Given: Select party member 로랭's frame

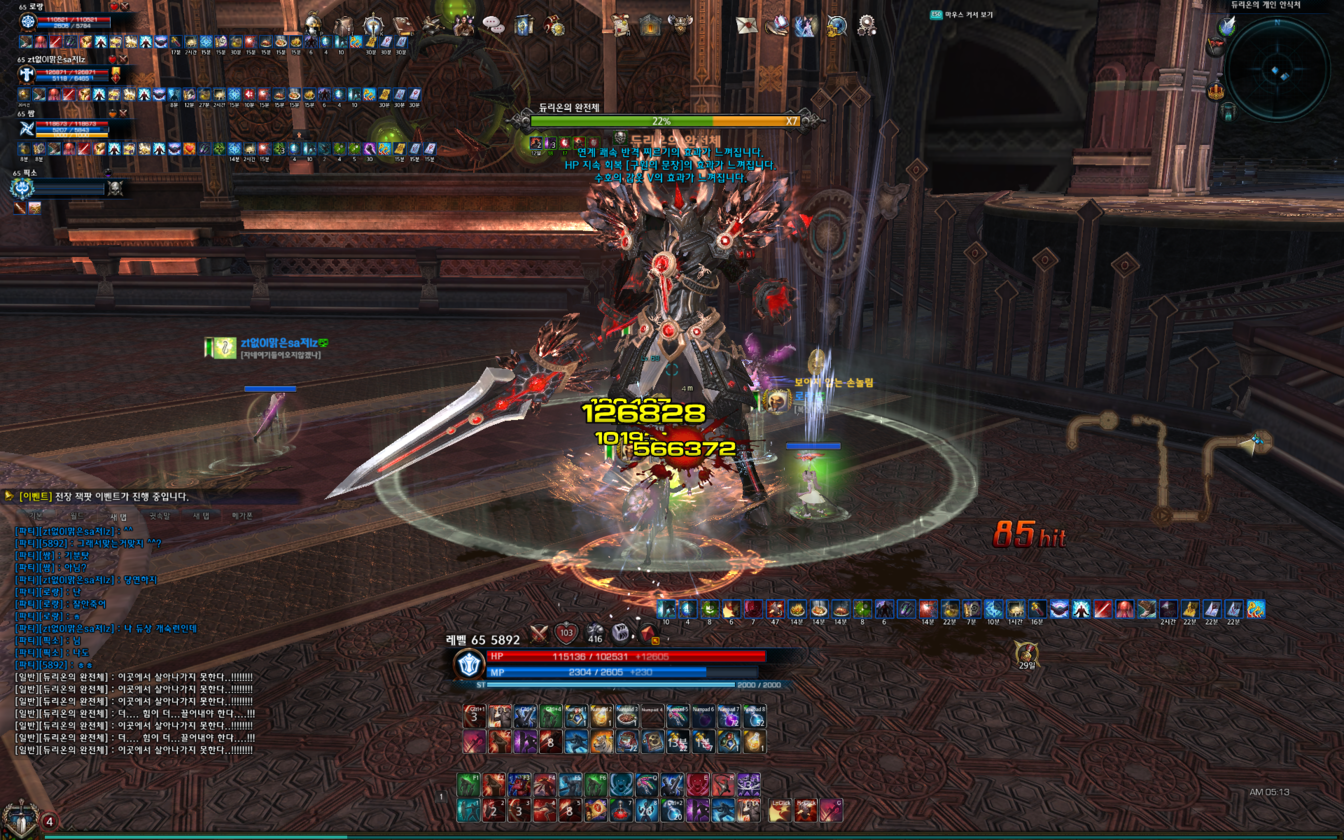Looking at the screenshot, I should click(x=70, y=22).
